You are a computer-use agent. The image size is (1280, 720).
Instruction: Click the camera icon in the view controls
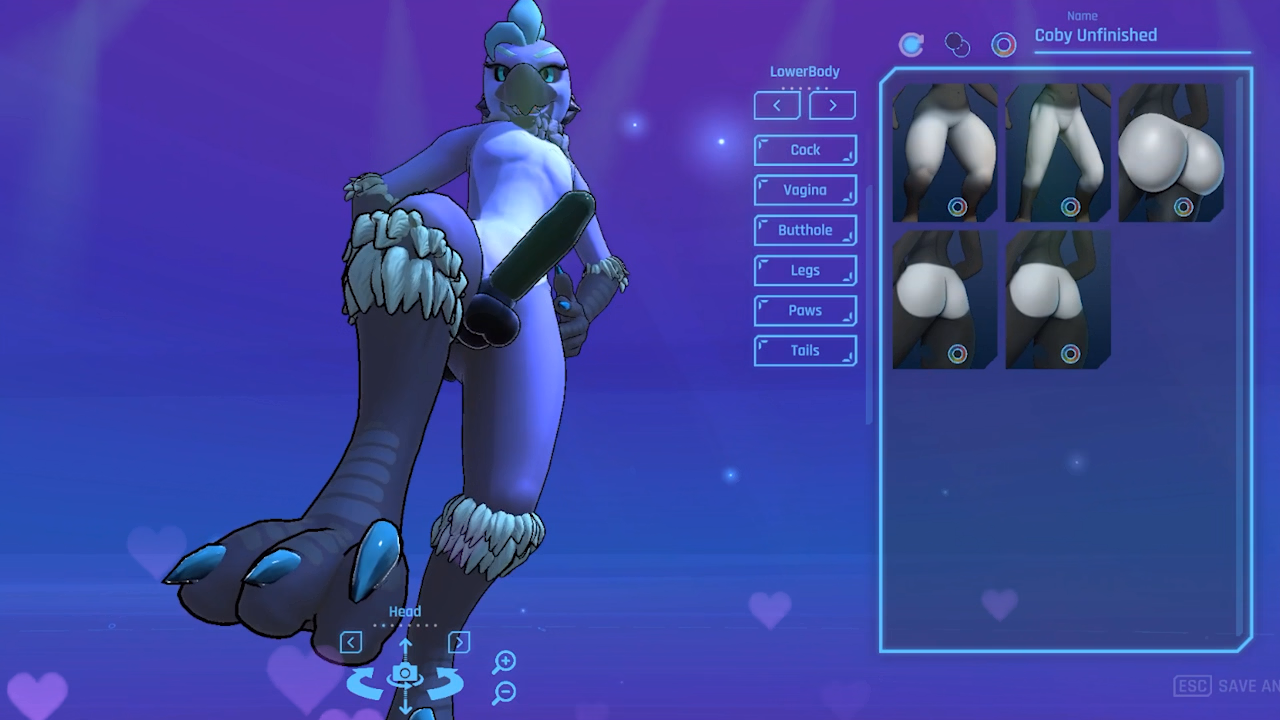tap(405, 675)
